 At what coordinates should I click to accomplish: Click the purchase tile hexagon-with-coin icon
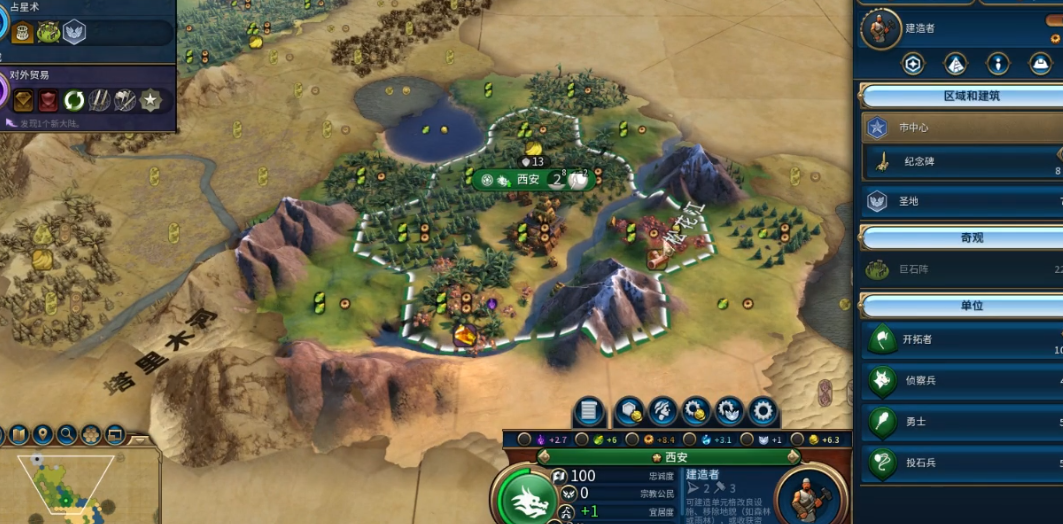click(628, 411)
